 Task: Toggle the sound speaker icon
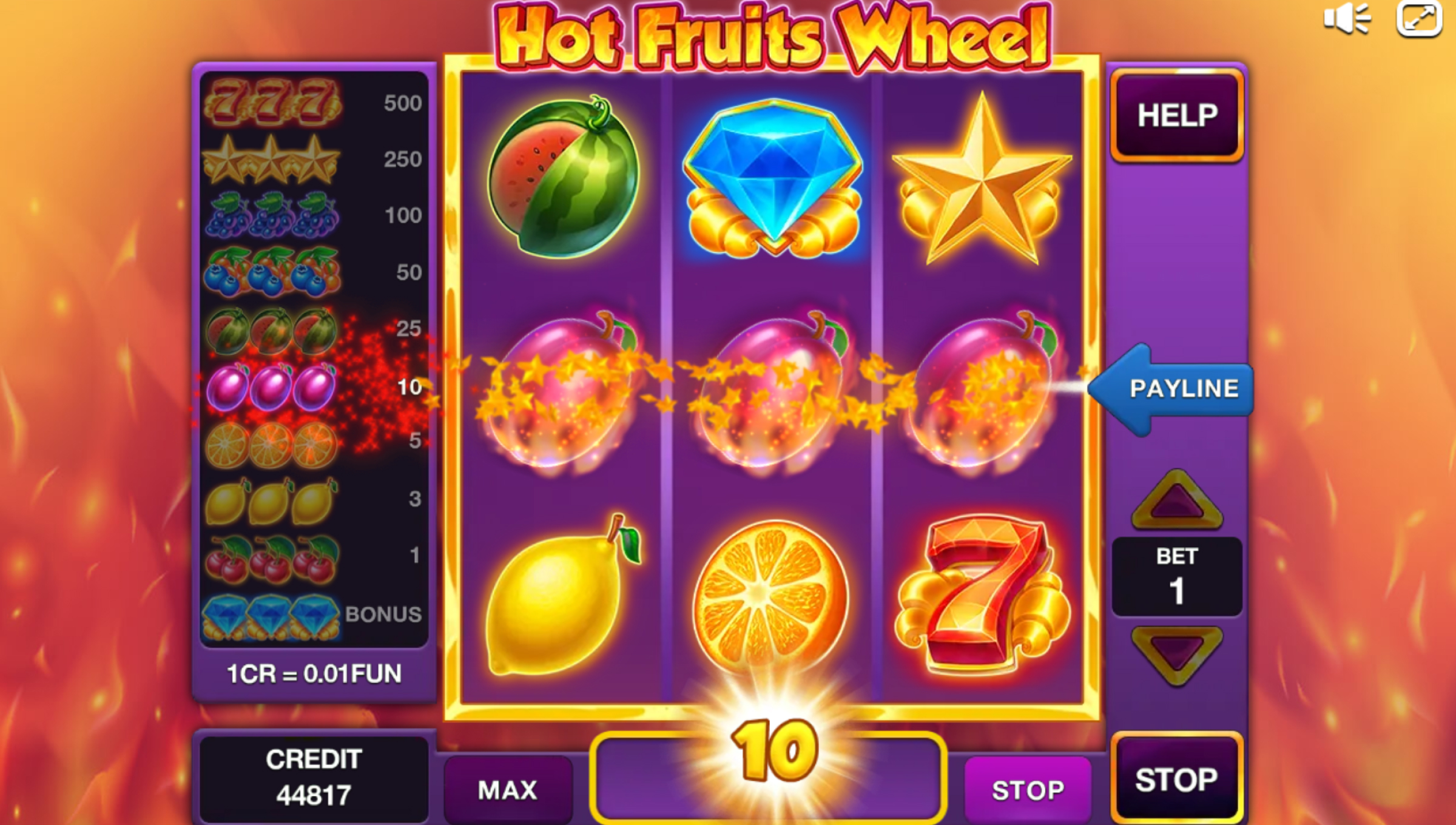coord(1347,19)
